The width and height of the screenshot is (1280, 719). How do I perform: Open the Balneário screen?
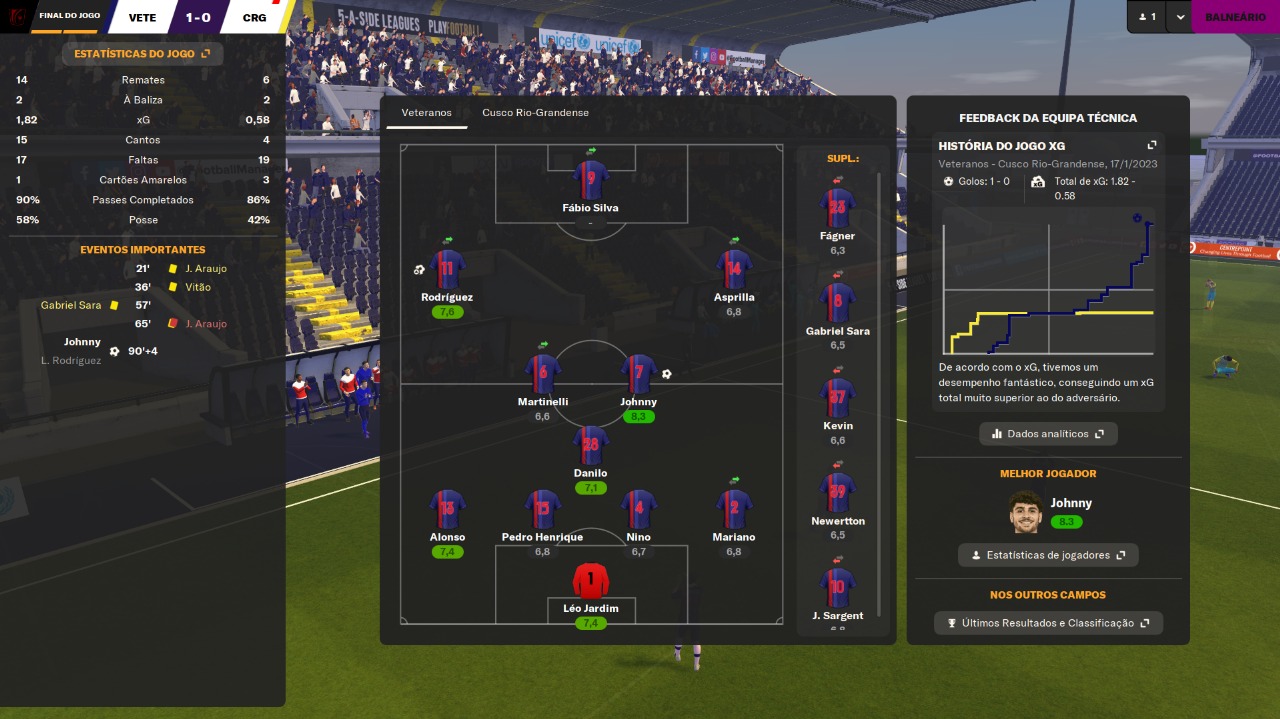pyautogui.click(x=1235, y=17)
